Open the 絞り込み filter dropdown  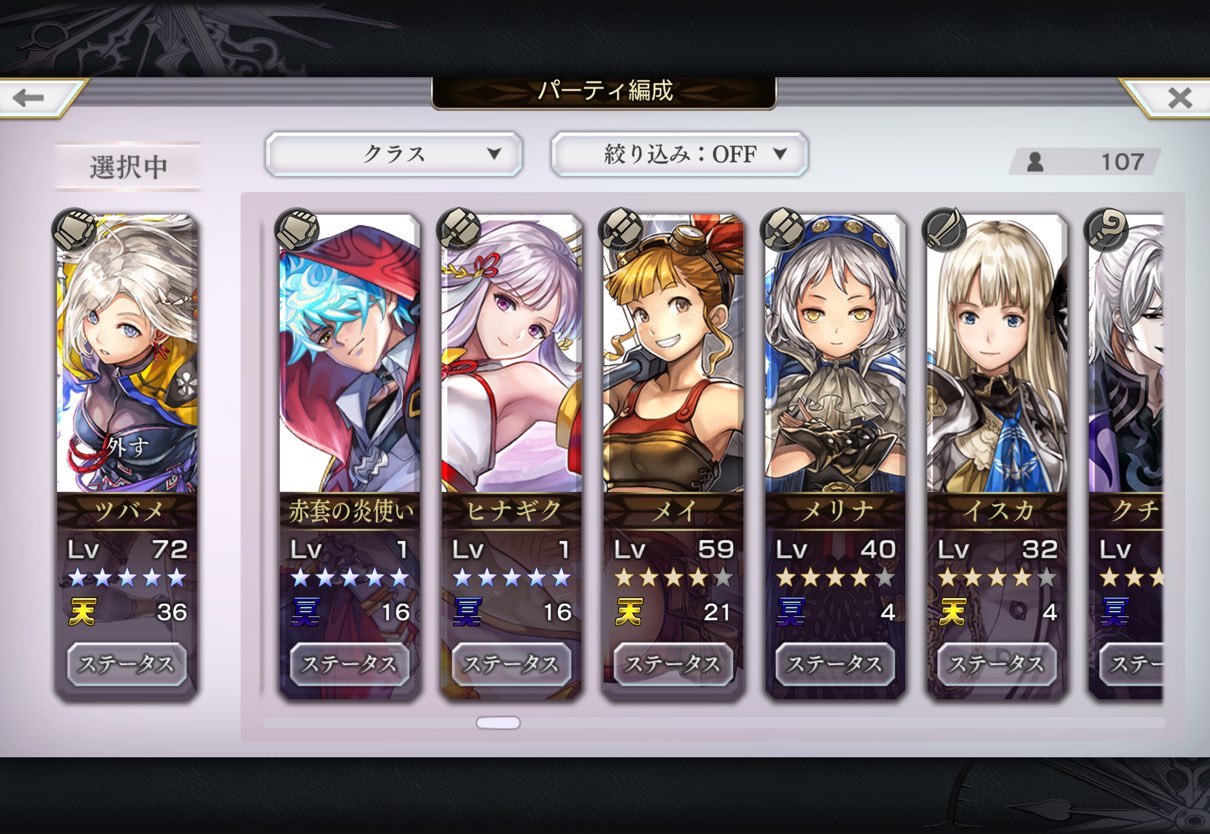coord(679,154)
